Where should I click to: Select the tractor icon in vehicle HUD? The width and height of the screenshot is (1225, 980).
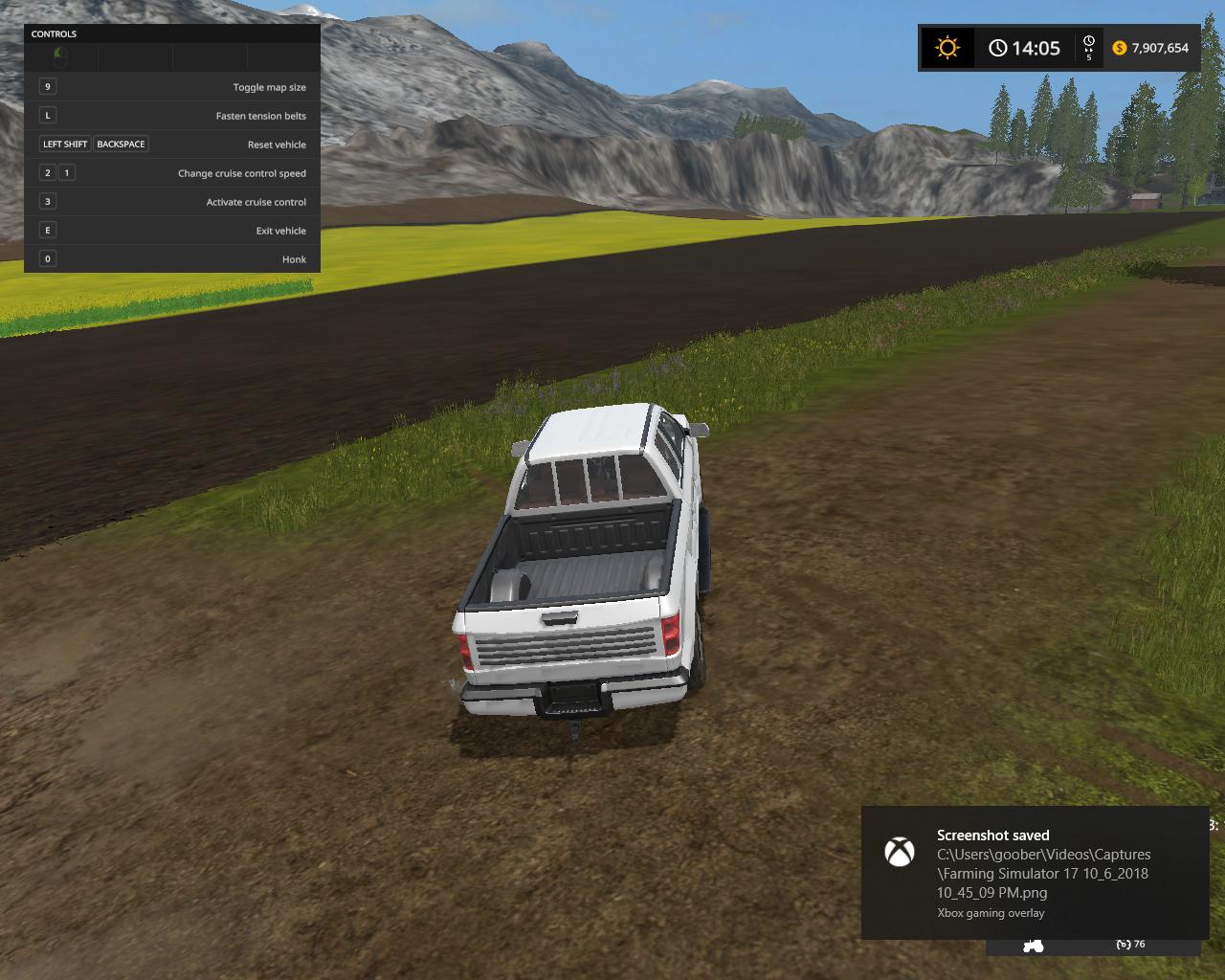pyautogui.click(x=1034, y=946)
